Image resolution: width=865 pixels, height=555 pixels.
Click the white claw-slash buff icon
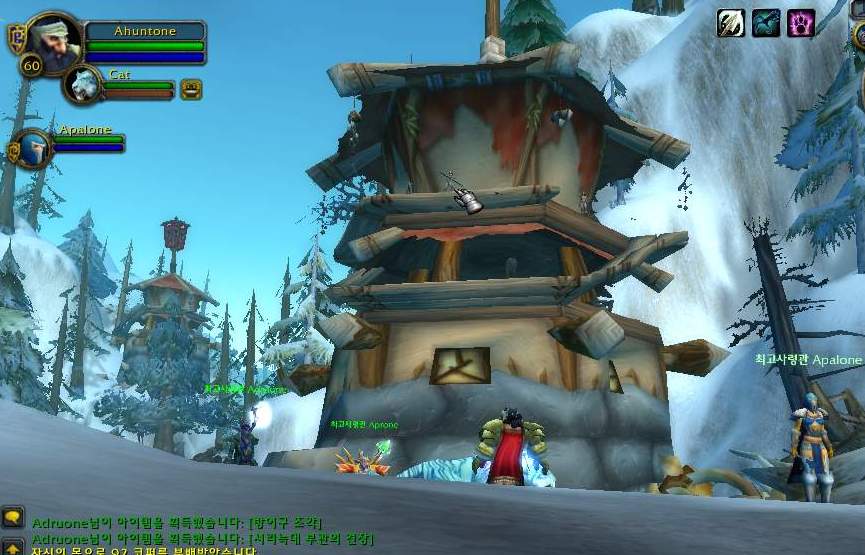click(x=731, y=23)
